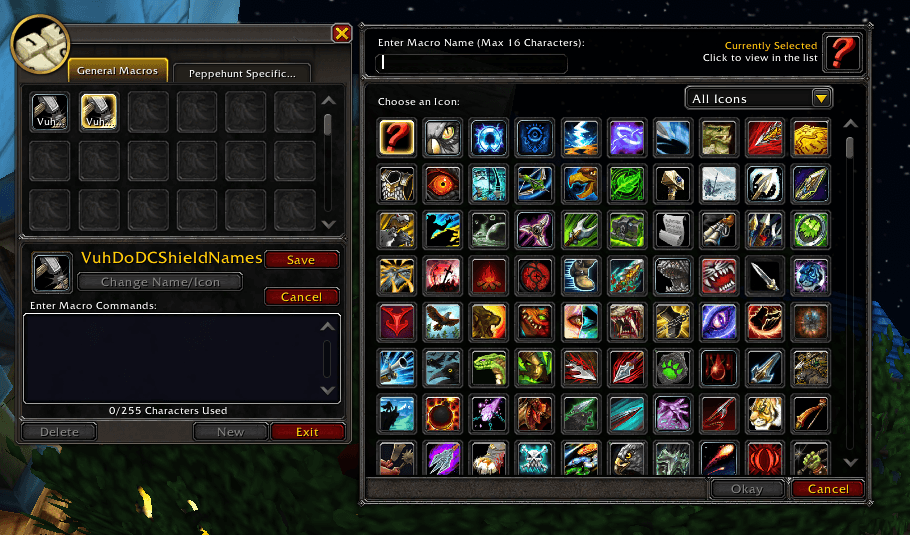Create a macro with the New button
Viewport: 910px width, 535px height.
(x=230, y=432)
